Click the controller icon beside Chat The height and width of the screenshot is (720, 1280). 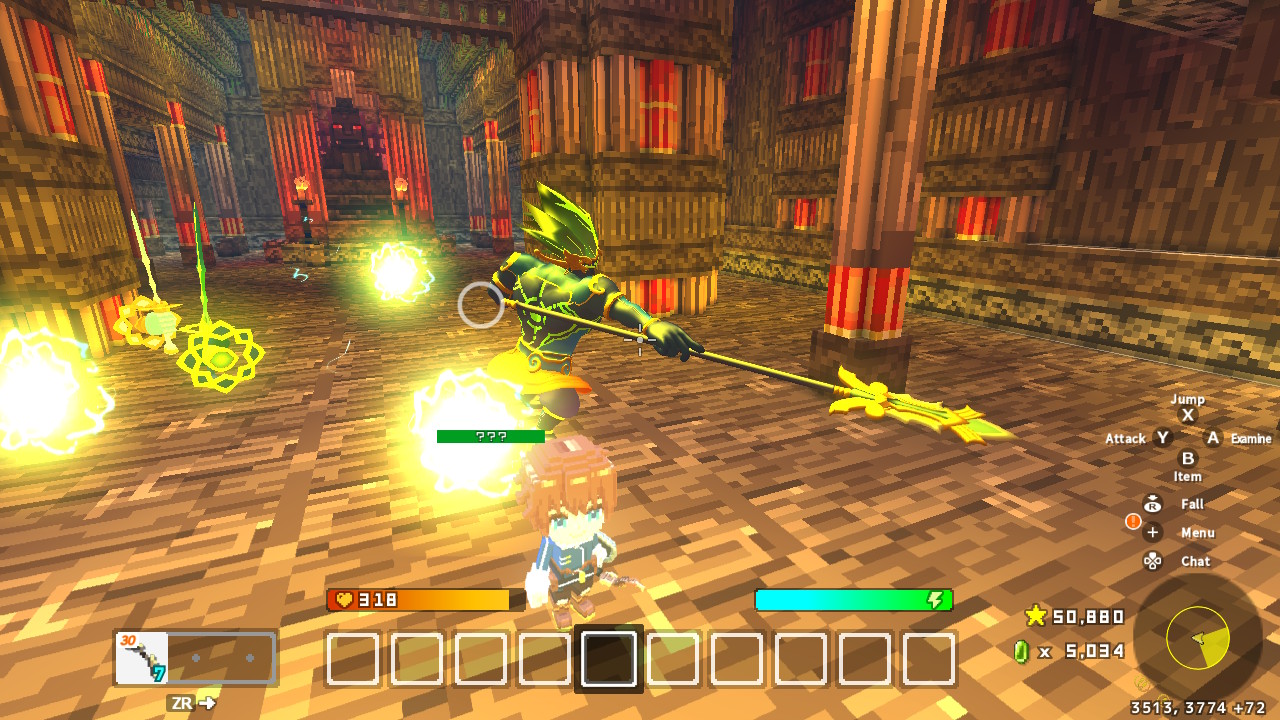1152,561
